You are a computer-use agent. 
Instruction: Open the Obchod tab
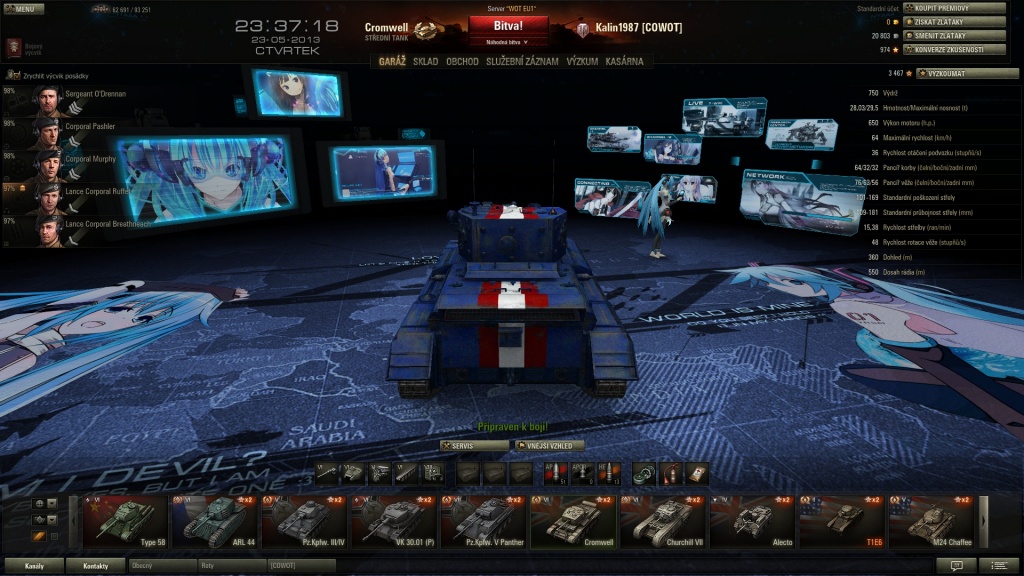pos(462,61)
